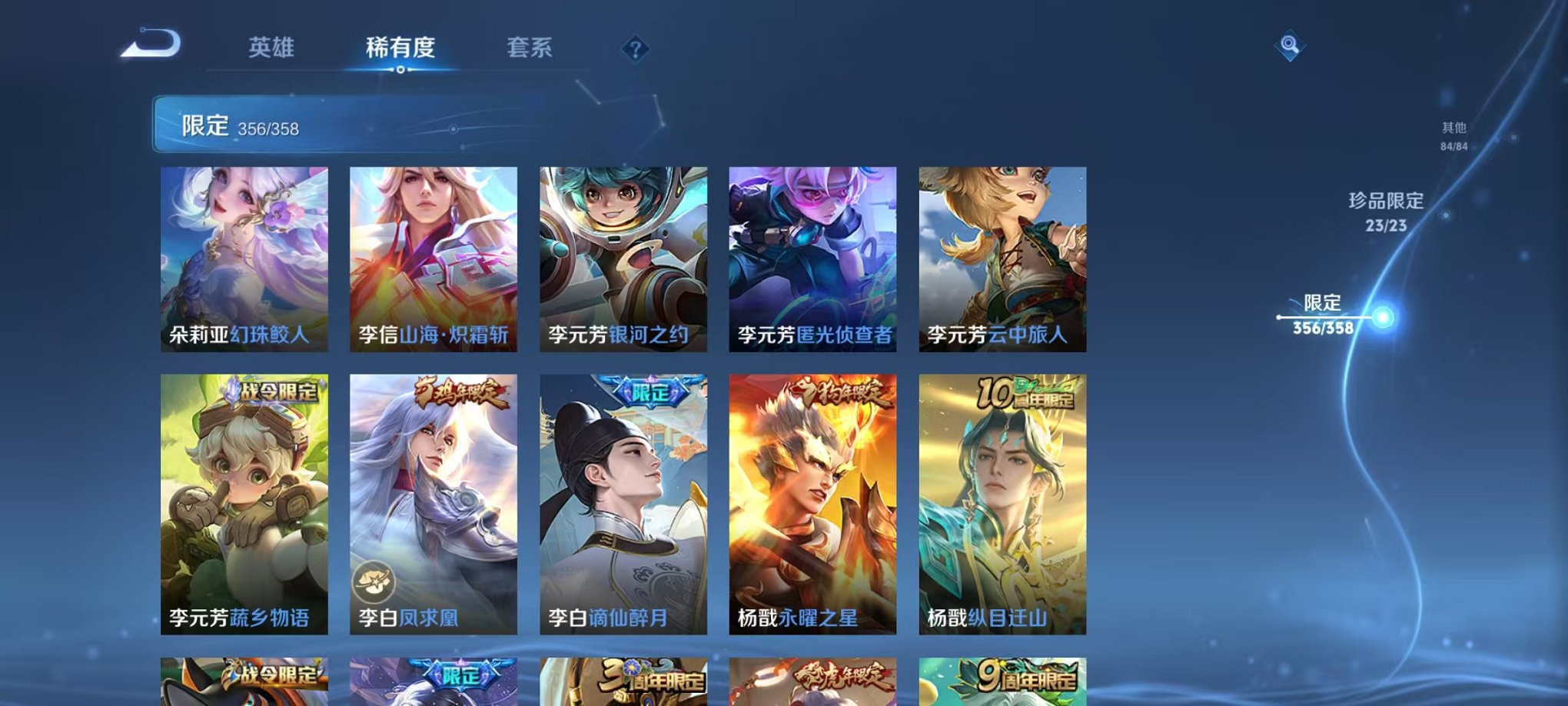Jump to the 其他 84/84 section
The image size is (1568, 706).
click(x=1454, y=136)
